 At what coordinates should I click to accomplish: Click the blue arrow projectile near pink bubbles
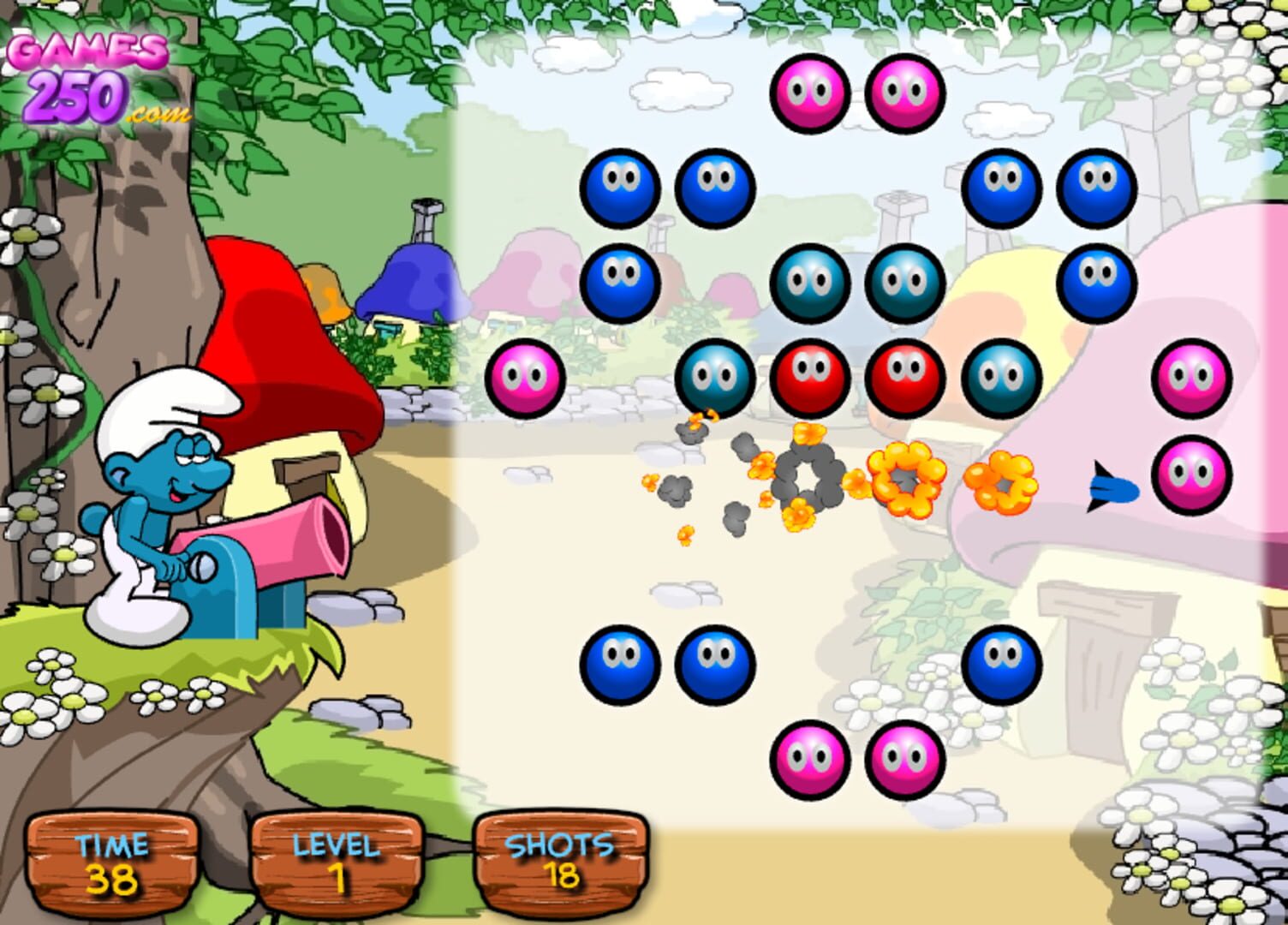pos(1112,488)
